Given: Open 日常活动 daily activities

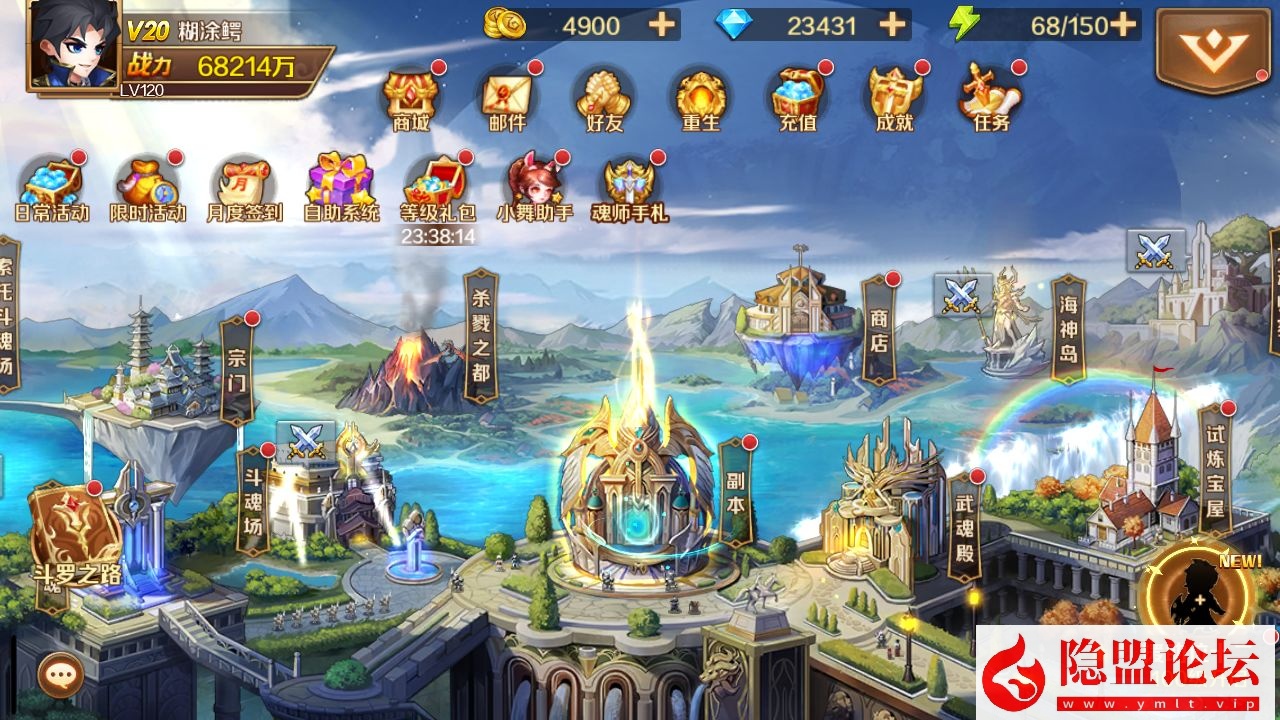Looking at the screenshot, I should click(52, 188).
